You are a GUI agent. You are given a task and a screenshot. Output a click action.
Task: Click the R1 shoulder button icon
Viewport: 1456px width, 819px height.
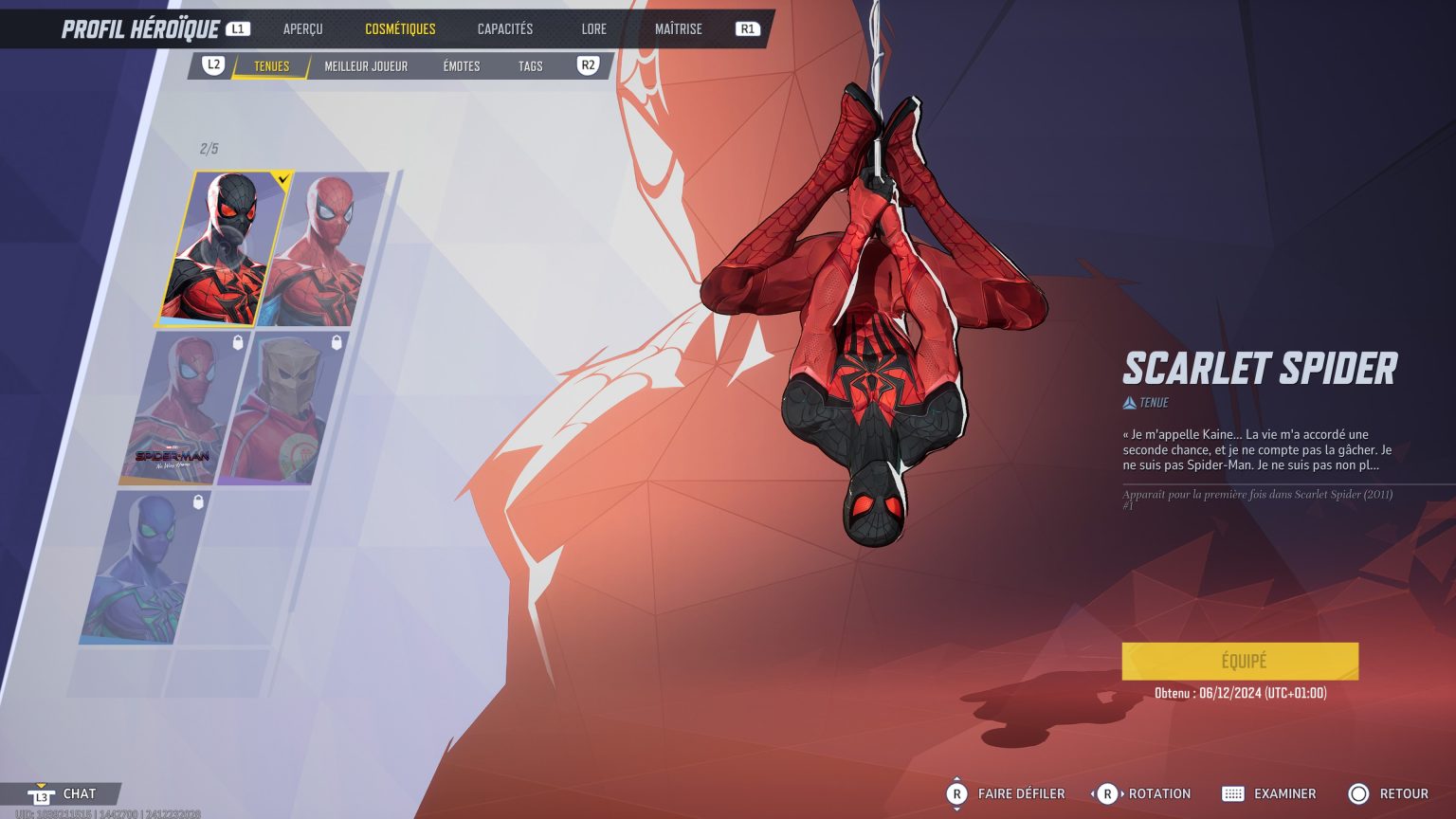(747, 28)
